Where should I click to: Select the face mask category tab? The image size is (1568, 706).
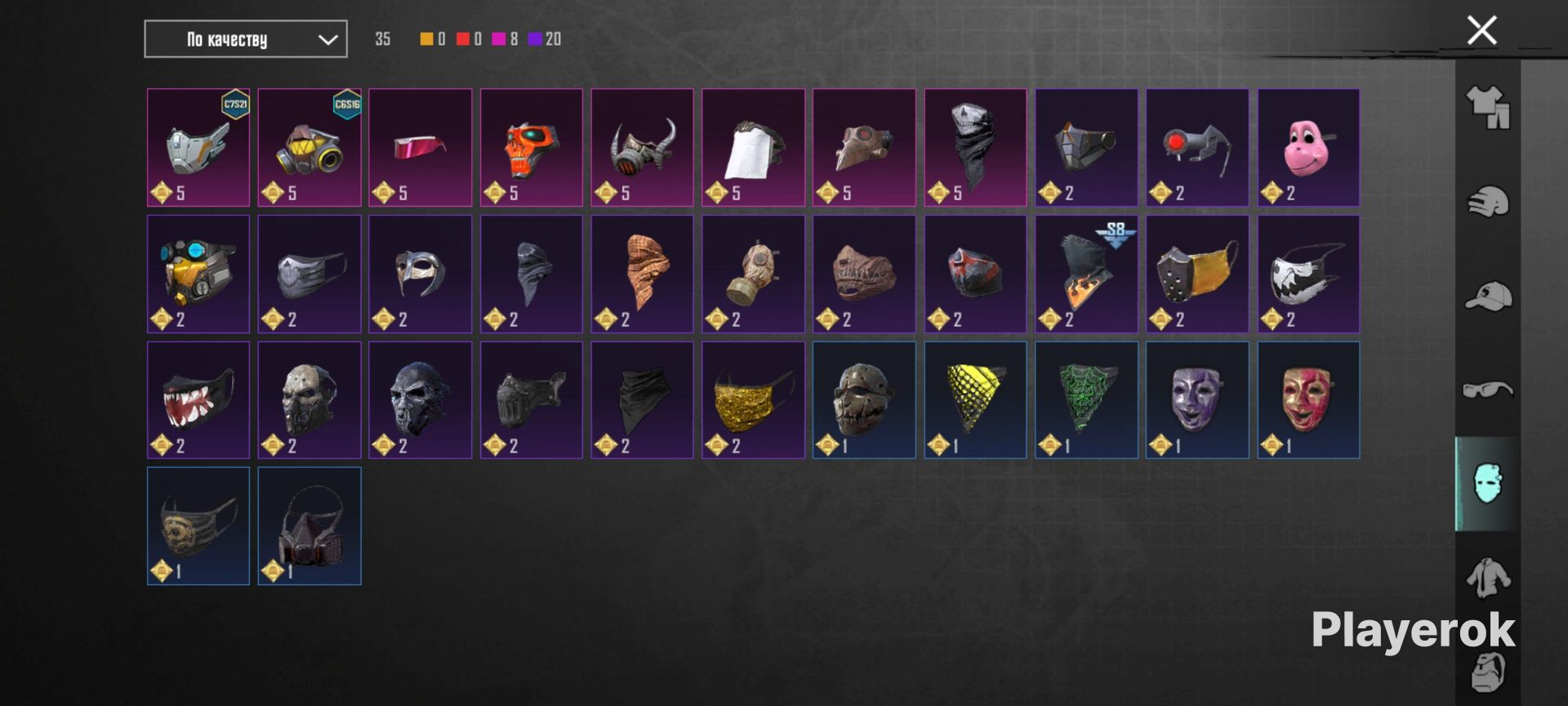1488,484
